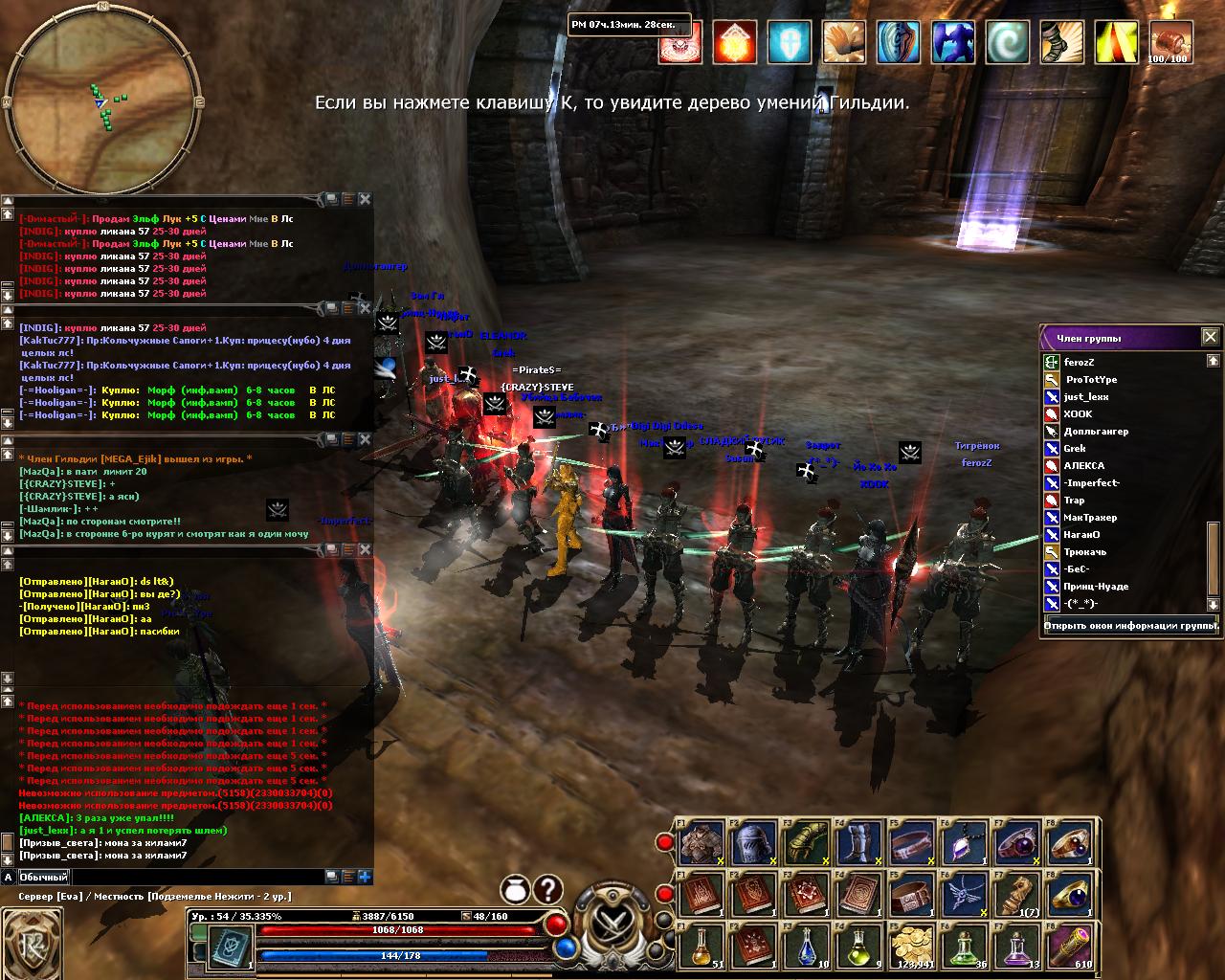The height and width of the screenshot is (980, 1225).
Task: Select party member ferozZ in the list
Action: [x=1079, y=363]
